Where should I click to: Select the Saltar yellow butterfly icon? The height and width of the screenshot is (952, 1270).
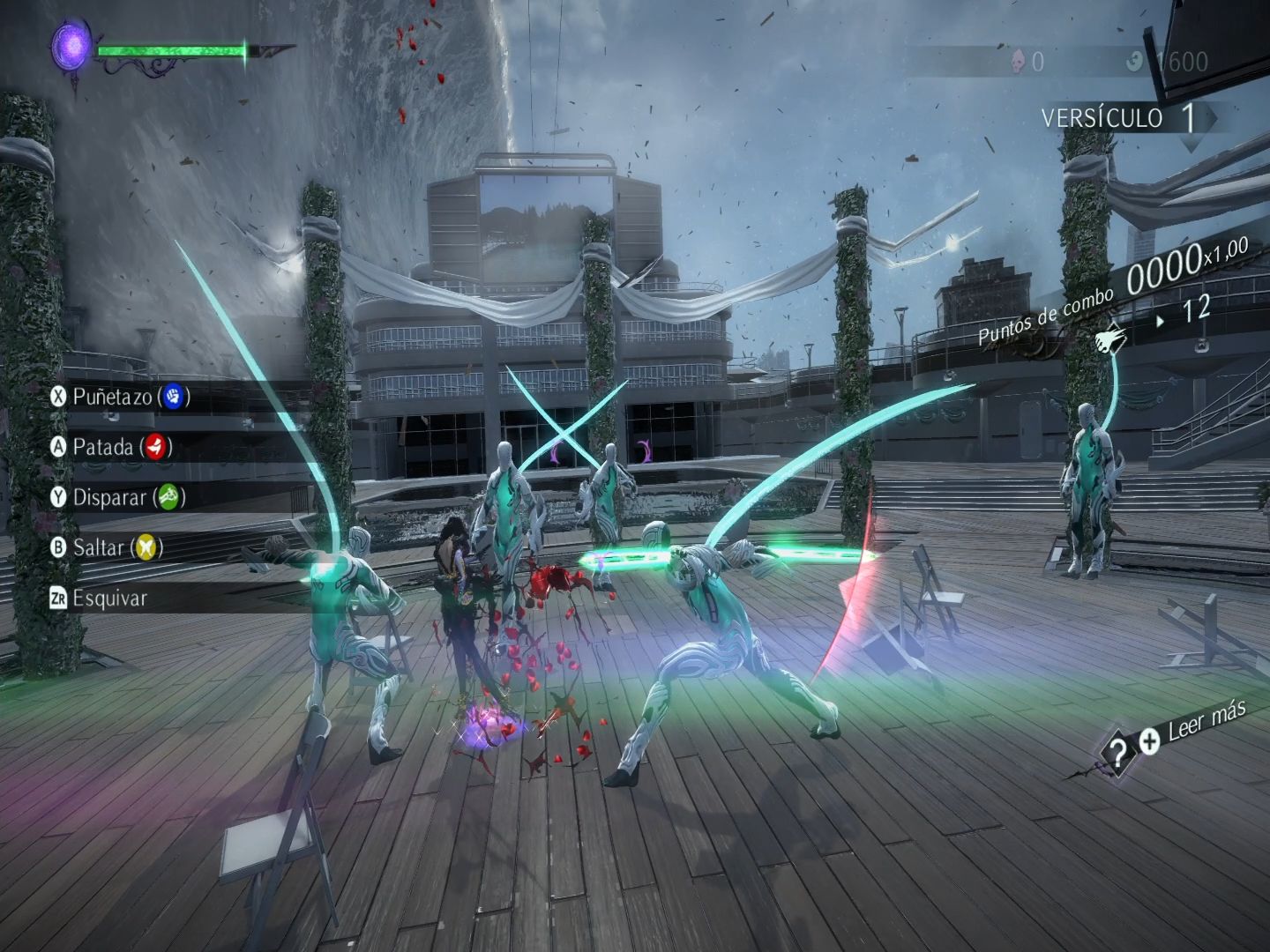pyautogui.click(x=147, y=547)
